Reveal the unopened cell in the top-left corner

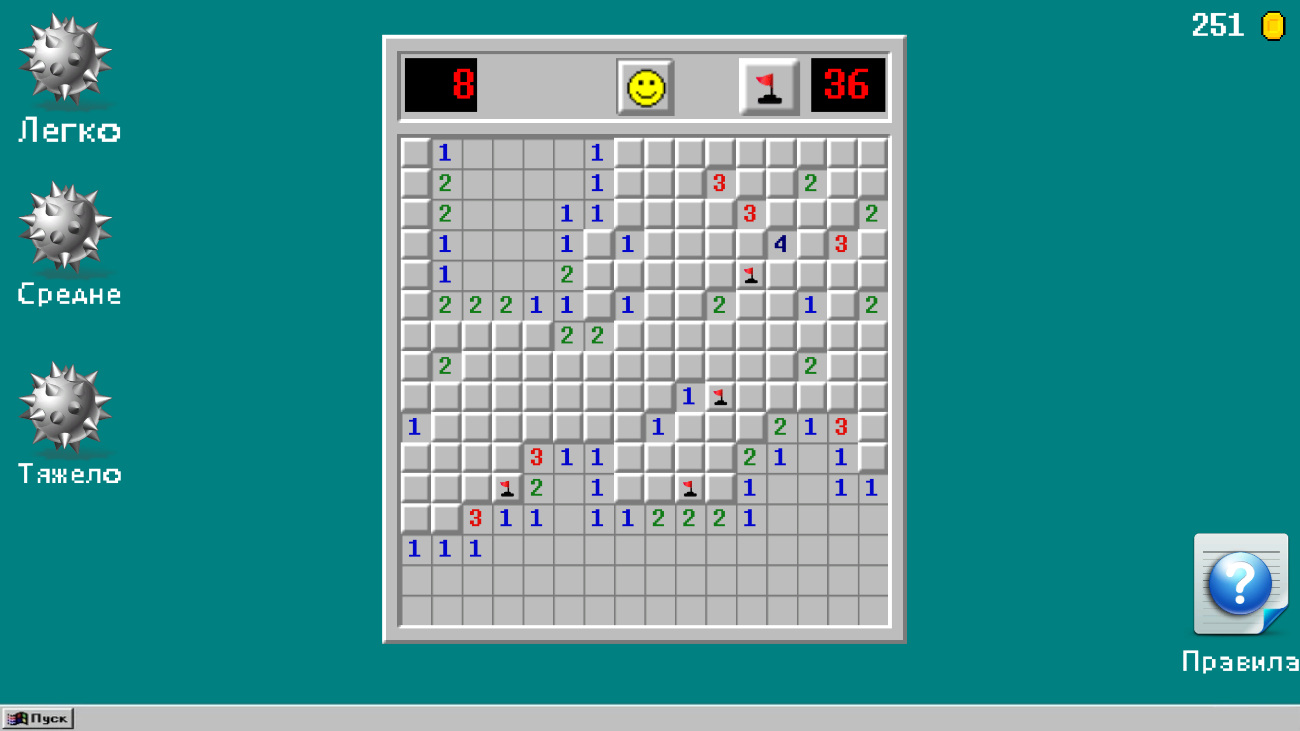[x=414, y=152]
